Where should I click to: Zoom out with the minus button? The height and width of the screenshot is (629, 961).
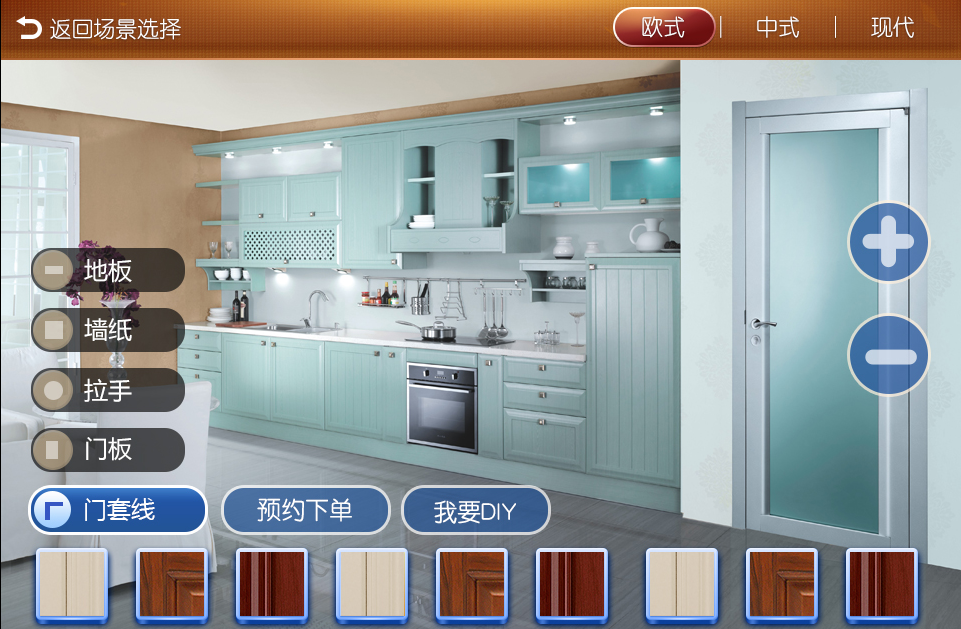pyautogui.click(x=888, y=355)
